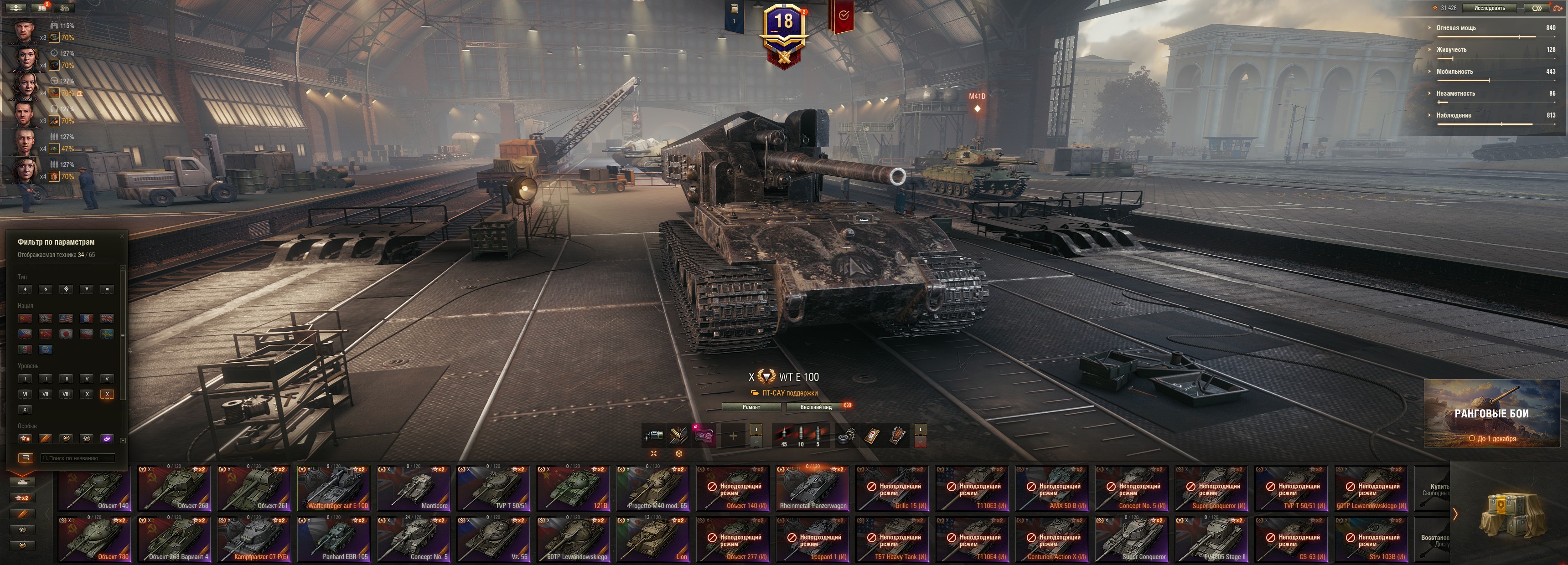Toggle the tier X level filter
This screenshot has height=565, width=1568.
point(107,394)
